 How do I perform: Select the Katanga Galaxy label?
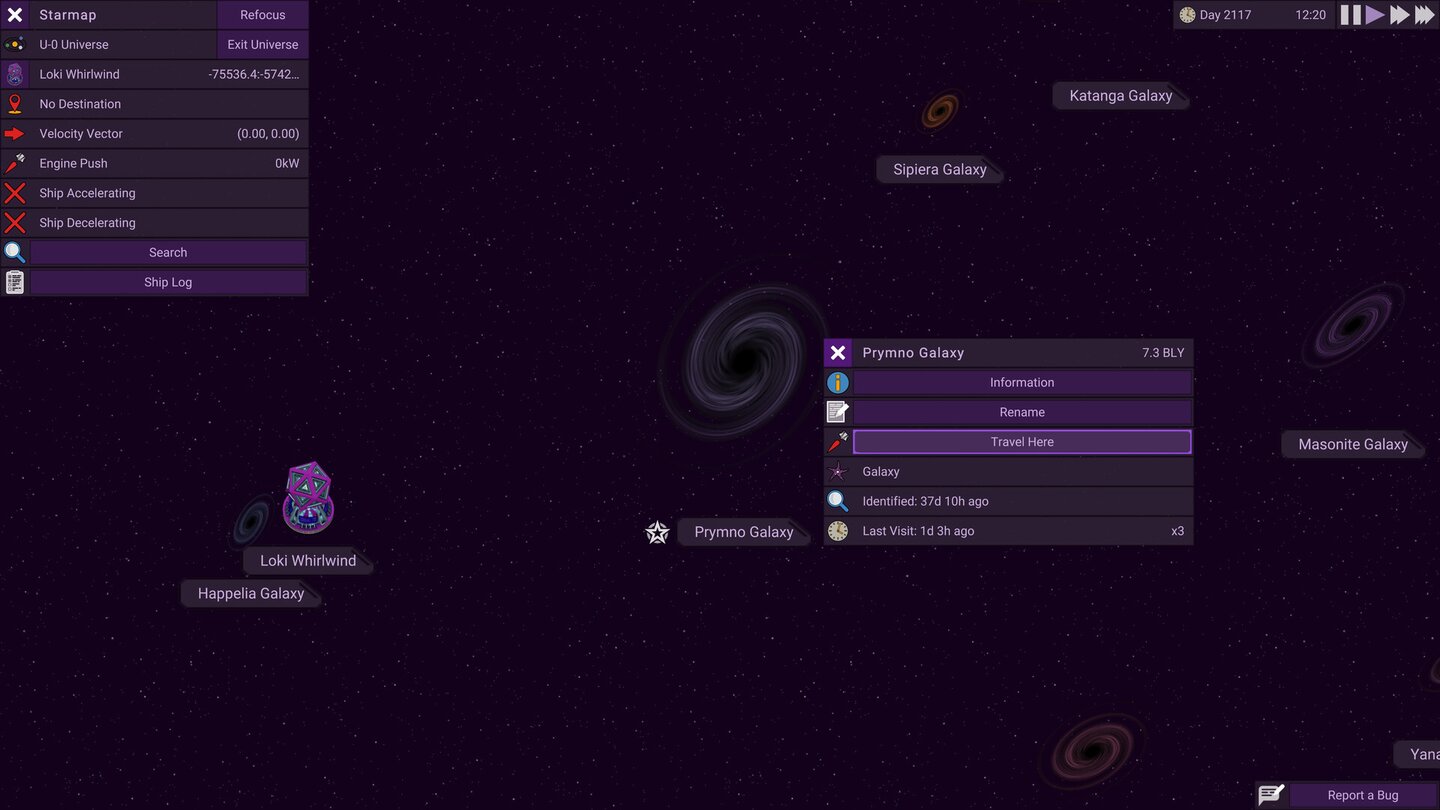coord(1120,95)
